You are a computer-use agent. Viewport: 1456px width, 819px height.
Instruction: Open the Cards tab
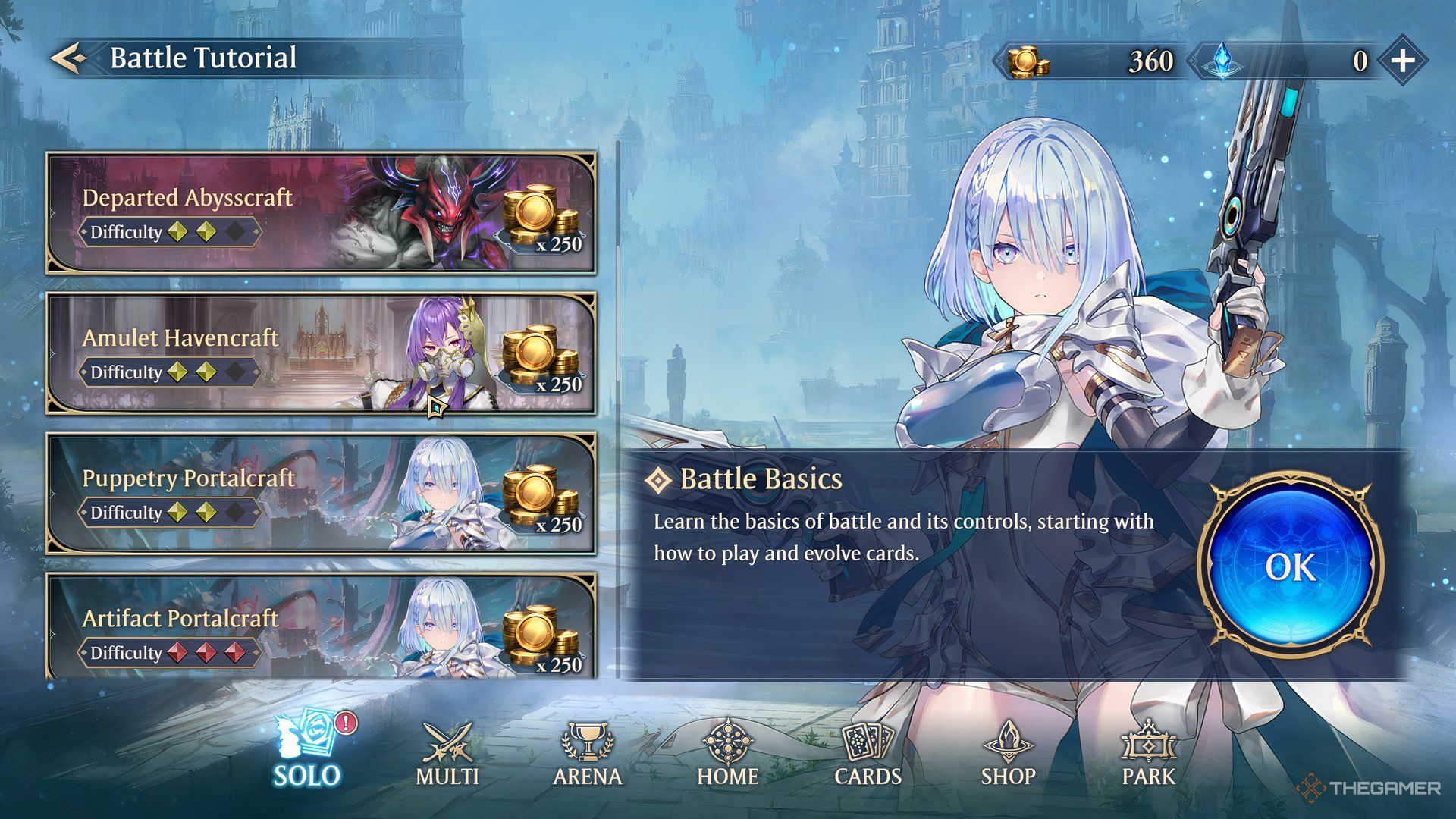pos(868,755)
